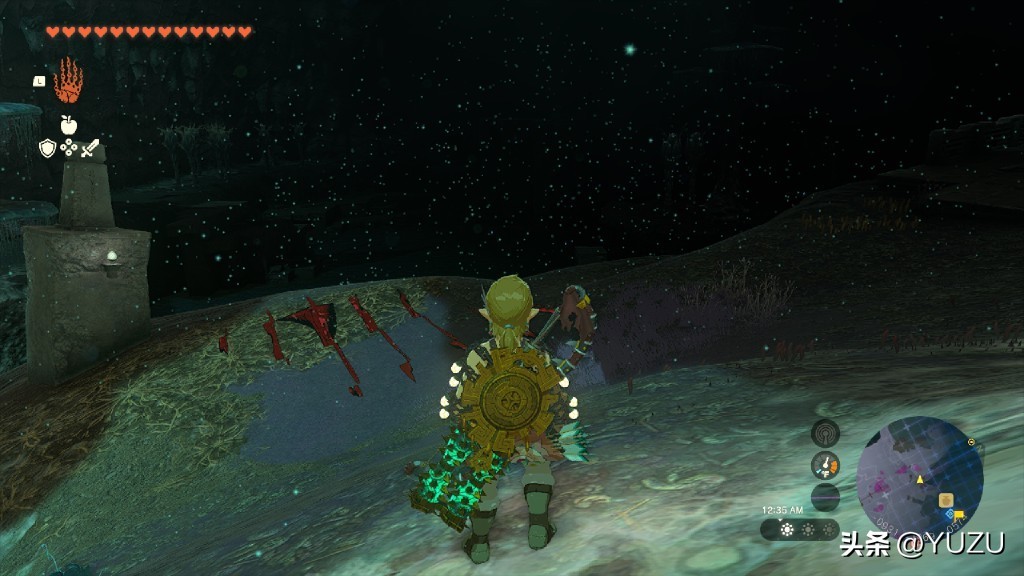Select the apple quick-item icon
Viewport: 1024px width, 576px height.
click(68, 125)
